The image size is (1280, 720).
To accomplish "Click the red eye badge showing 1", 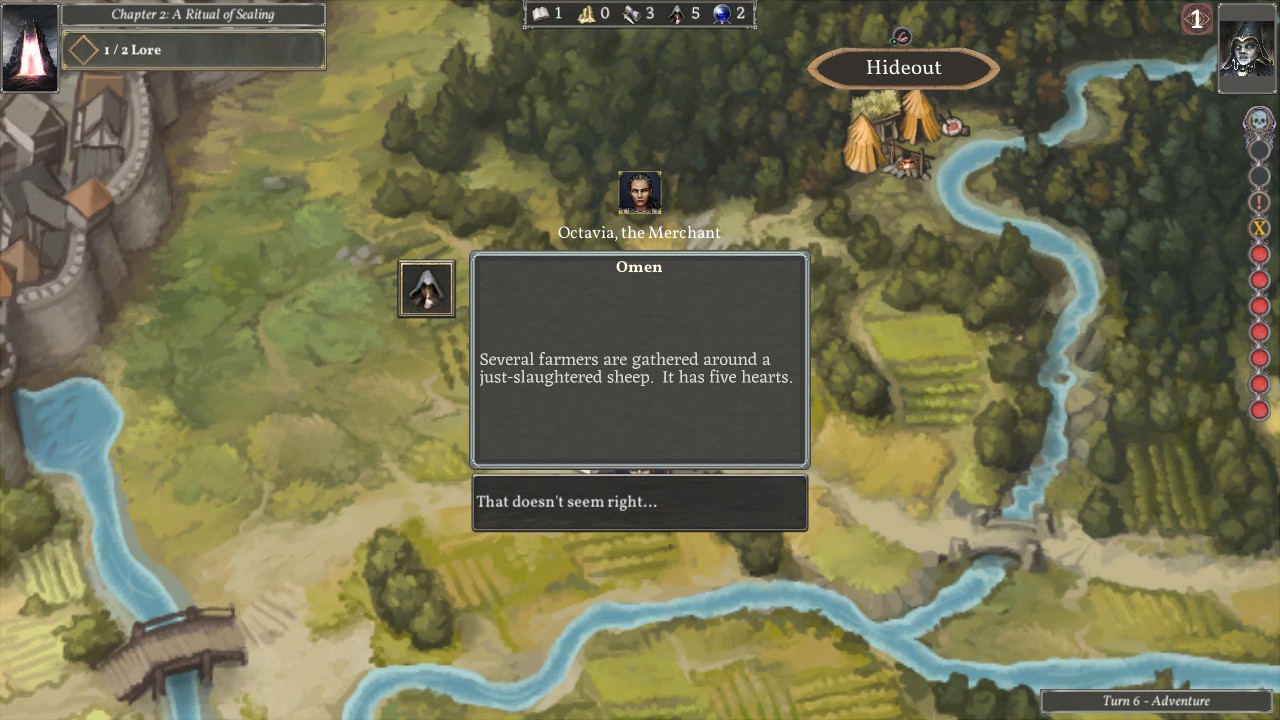I will [x=1196, y=19].
